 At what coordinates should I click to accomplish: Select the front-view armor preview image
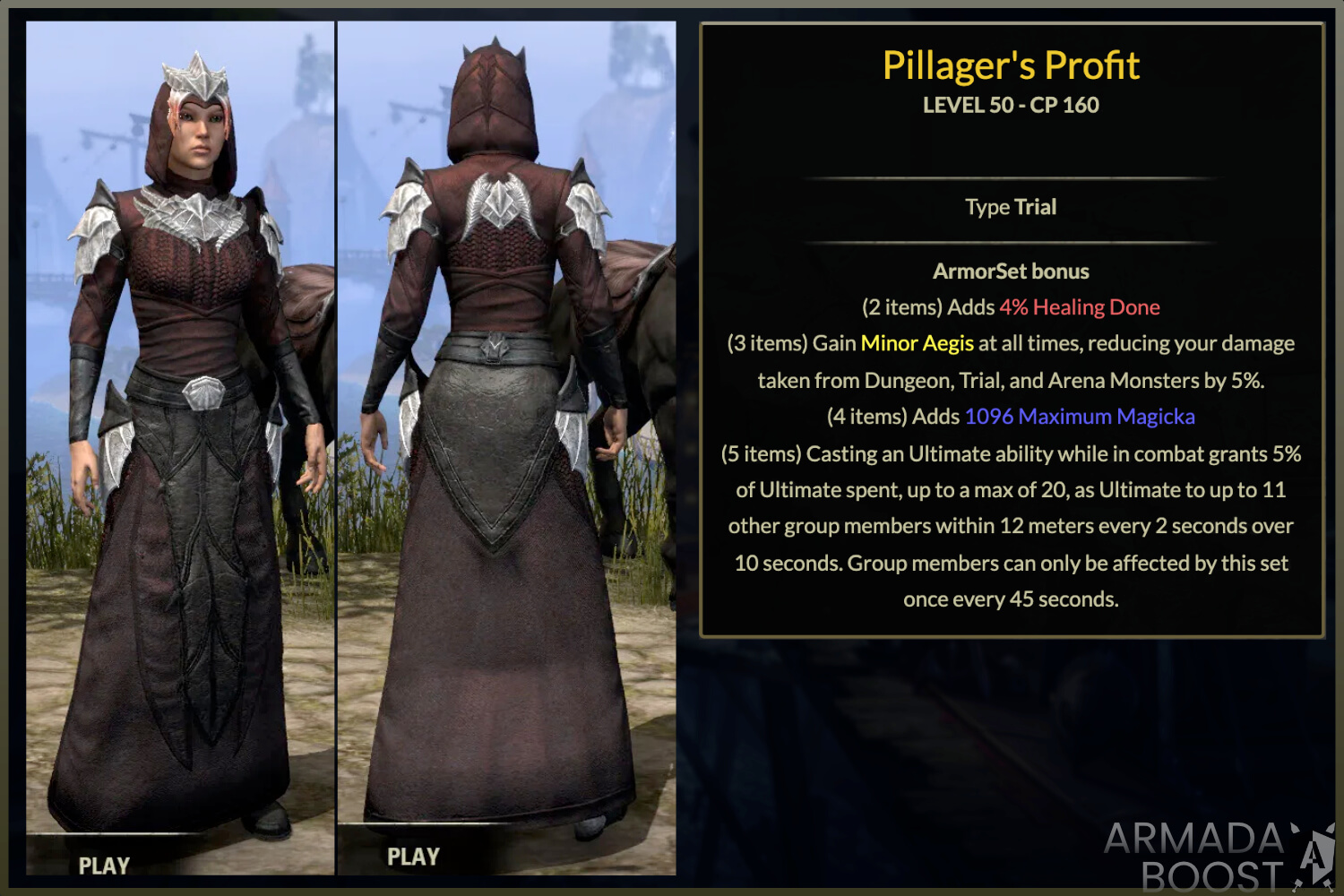(179, 448)
